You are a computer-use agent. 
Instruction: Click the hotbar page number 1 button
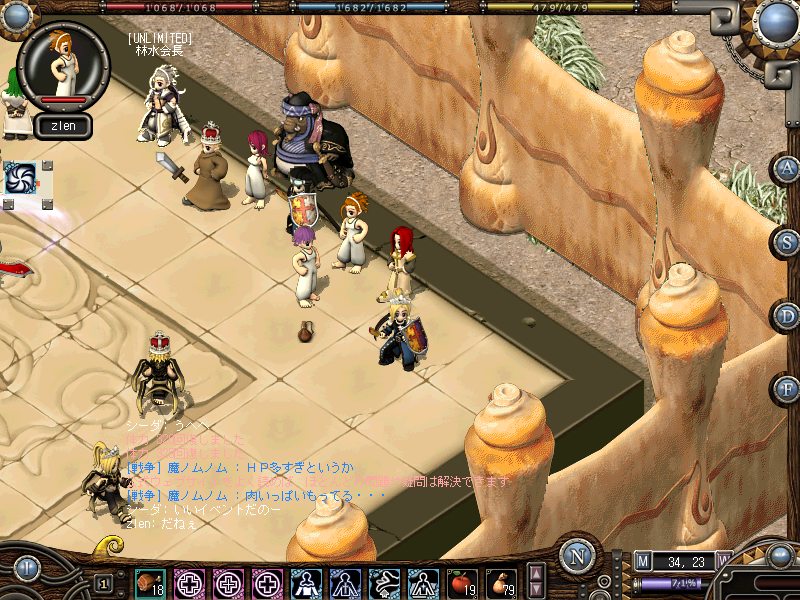click(103, 583)
